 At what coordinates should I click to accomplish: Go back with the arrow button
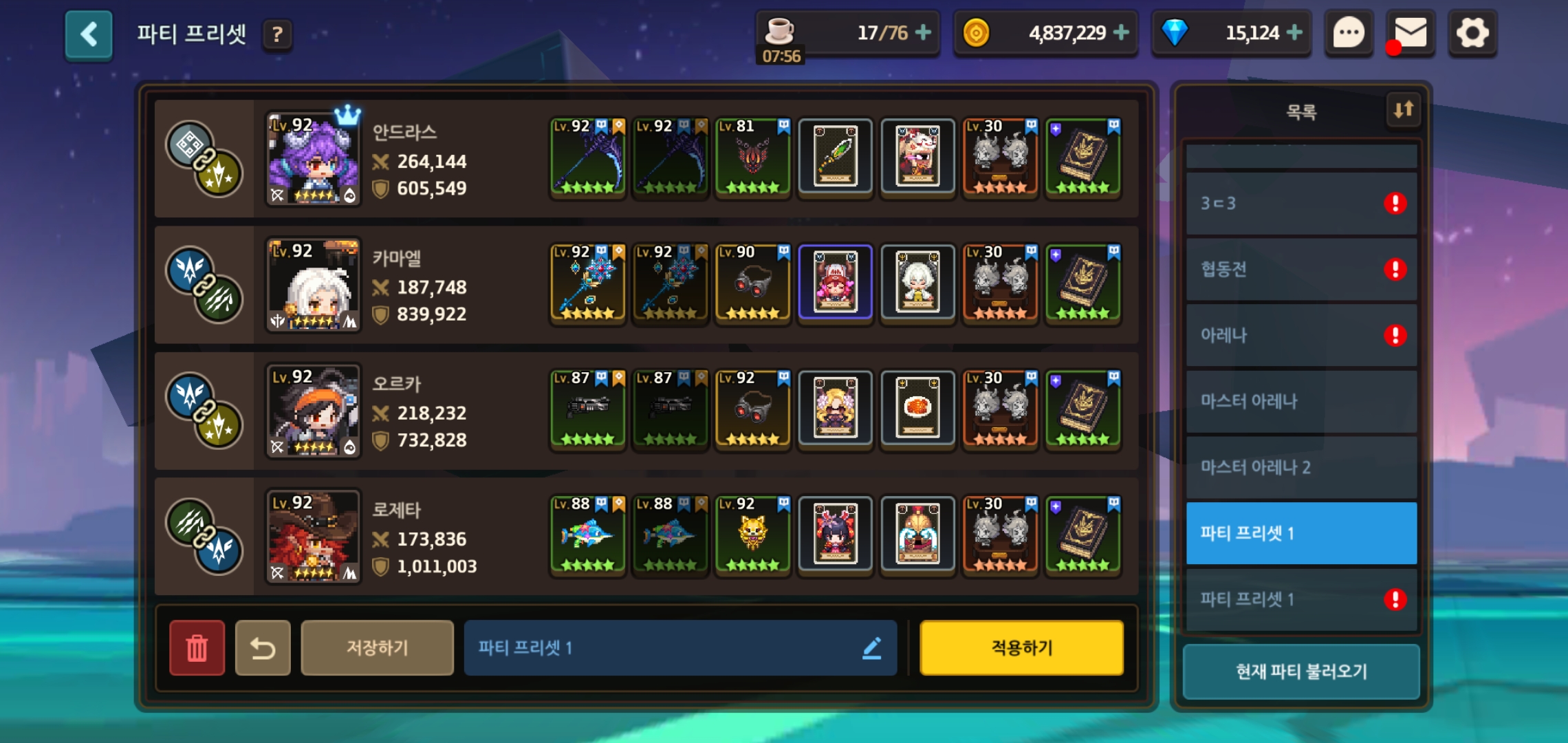coord(89,34)
